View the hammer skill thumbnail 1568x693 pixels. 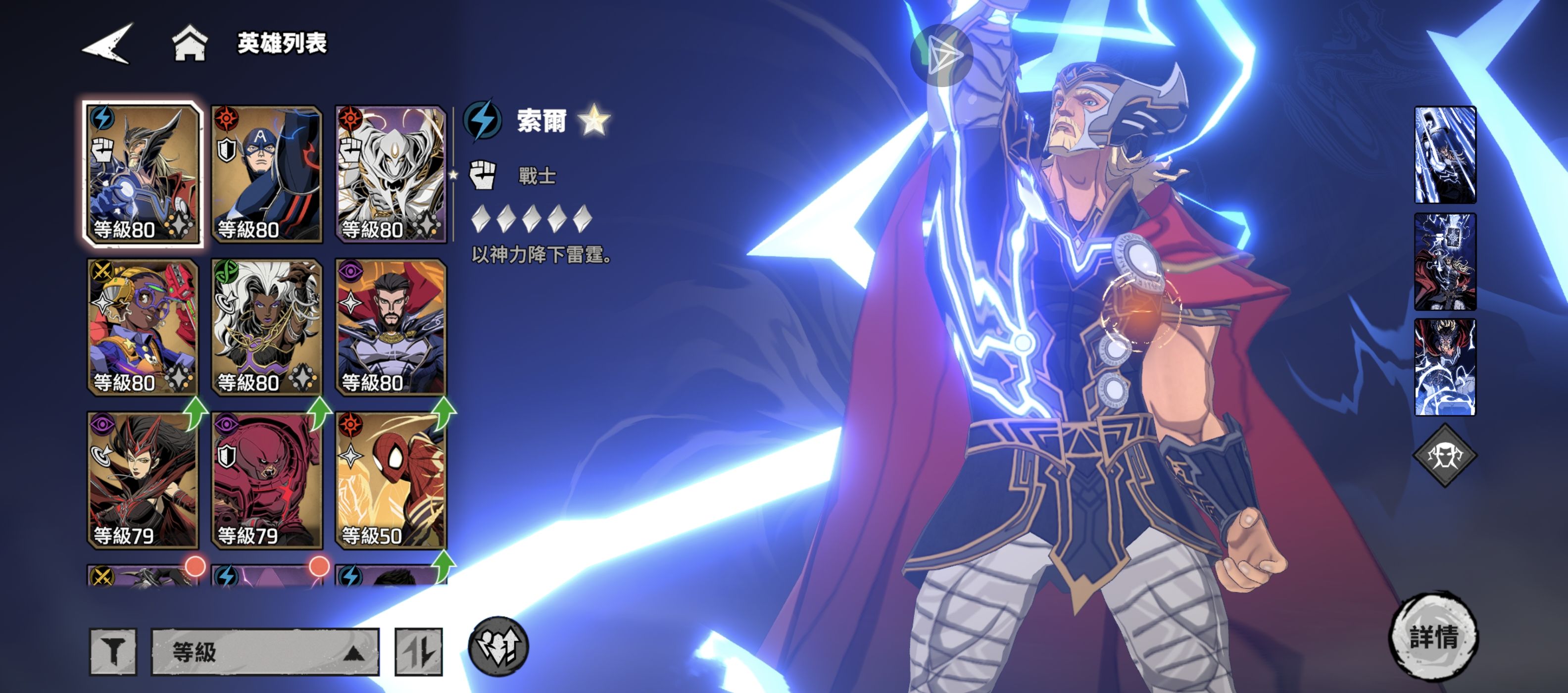(1445, 261)
